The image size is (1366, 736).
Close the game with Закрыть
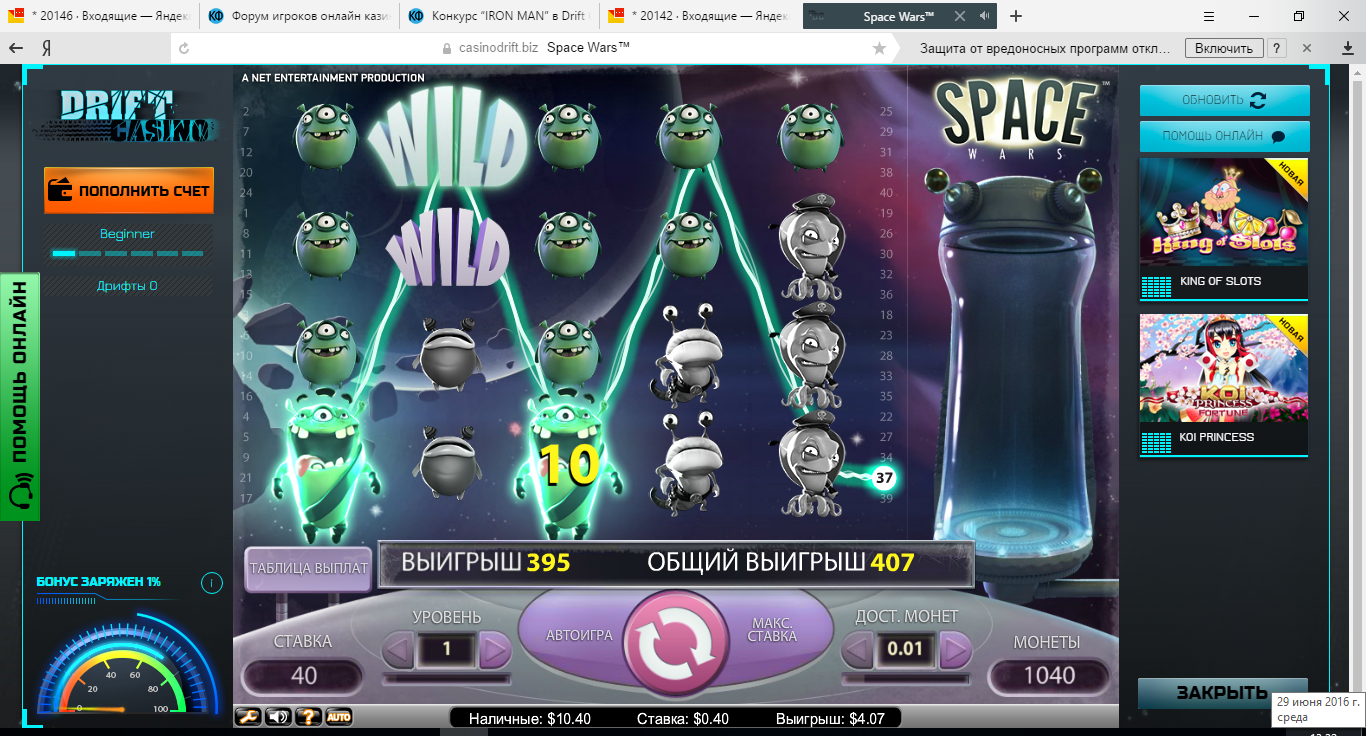pos(1221,693)
